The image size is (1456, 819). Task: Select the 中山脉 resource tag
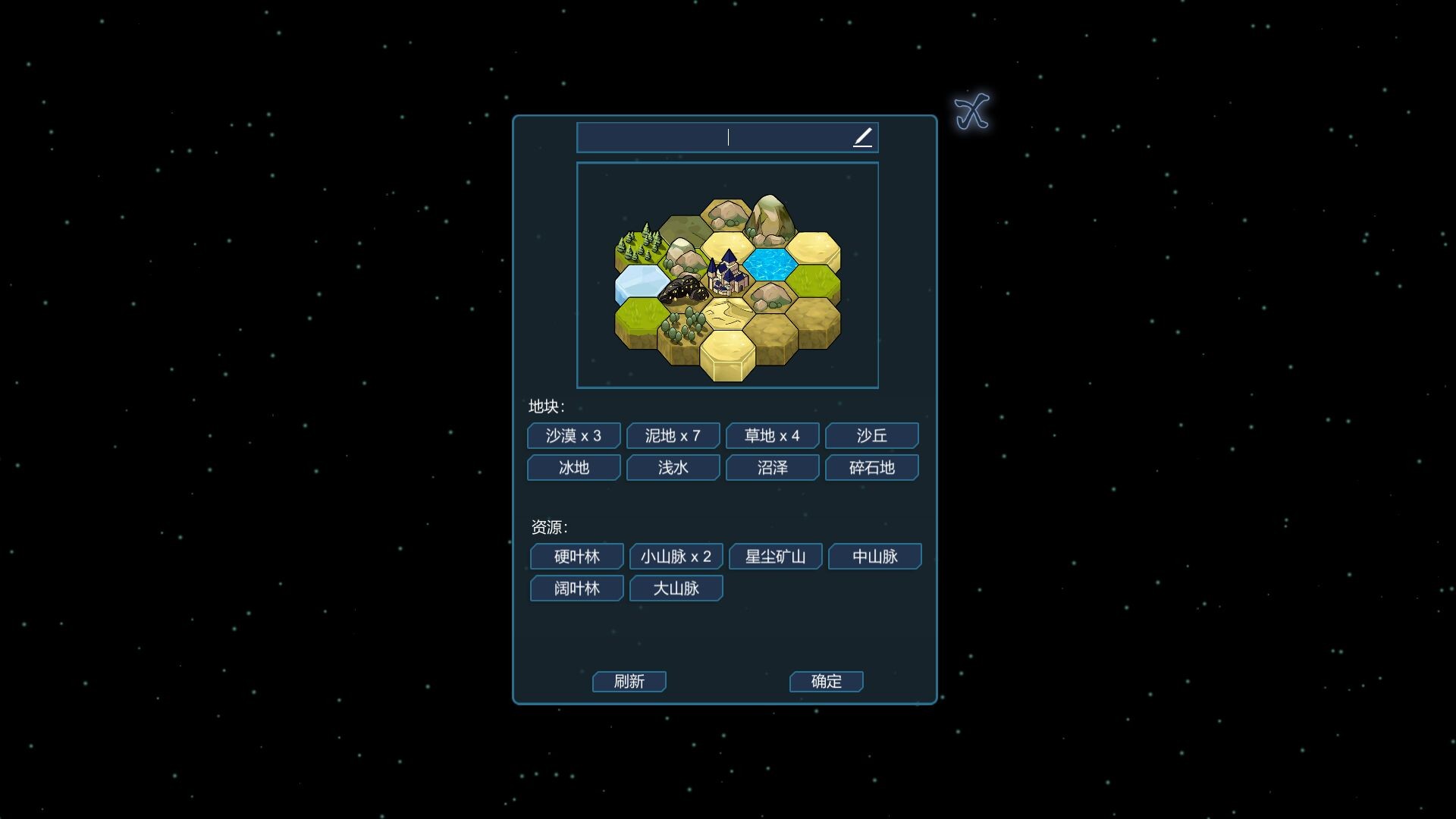tap(875, 557)
